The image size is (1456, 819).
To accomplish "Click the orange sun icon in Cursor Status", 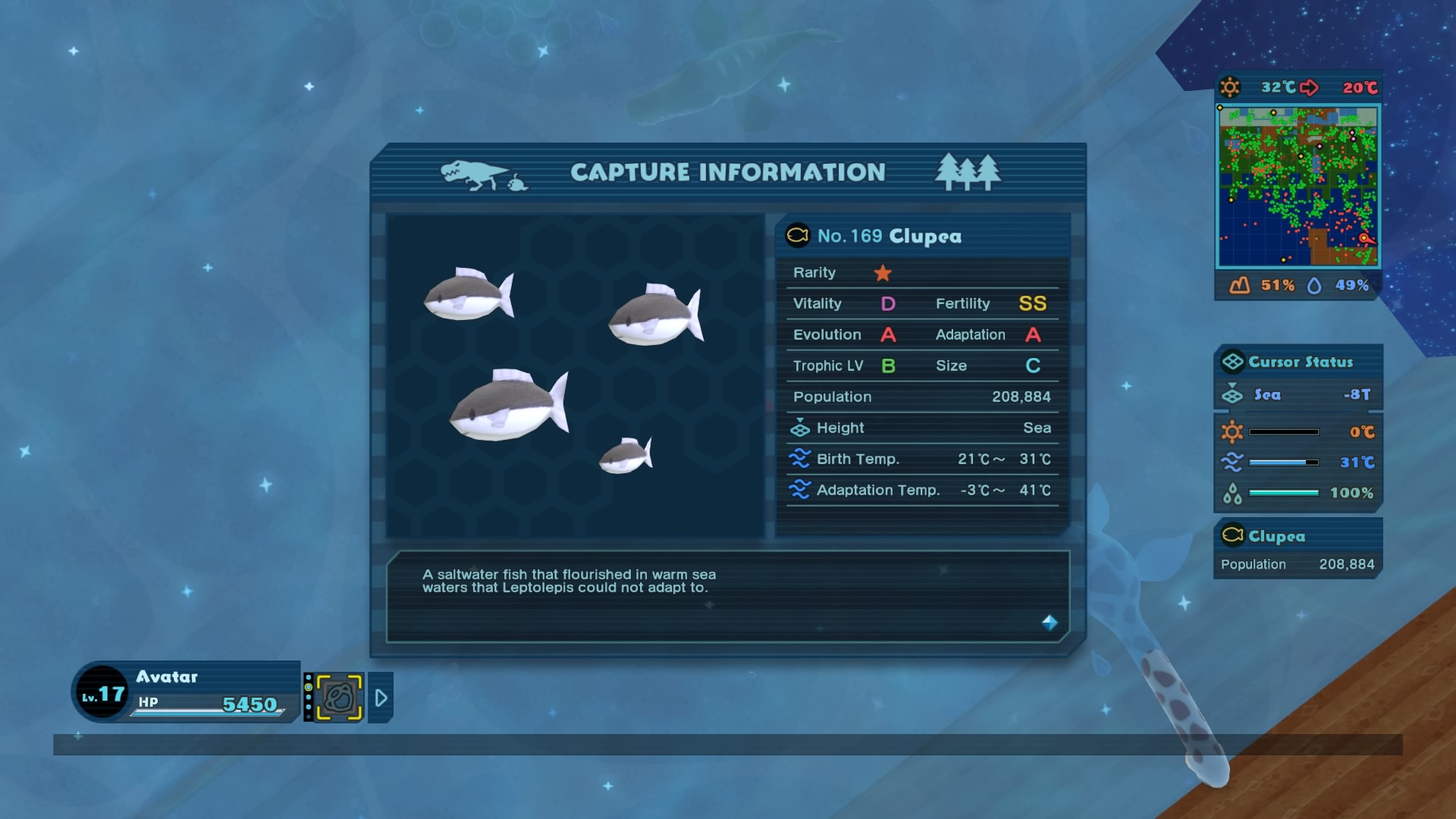I will (1232, 430).
